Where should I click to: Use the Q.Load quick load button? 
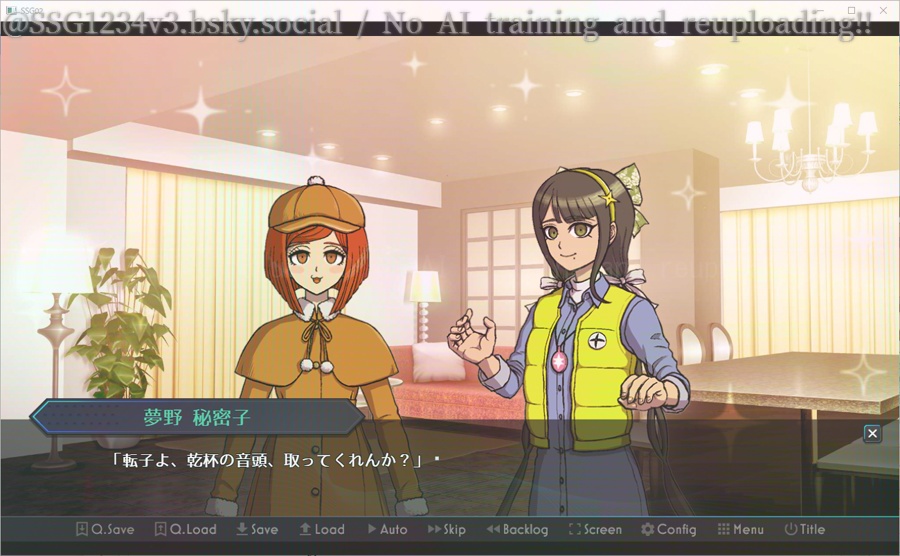[x=186, y=529]
